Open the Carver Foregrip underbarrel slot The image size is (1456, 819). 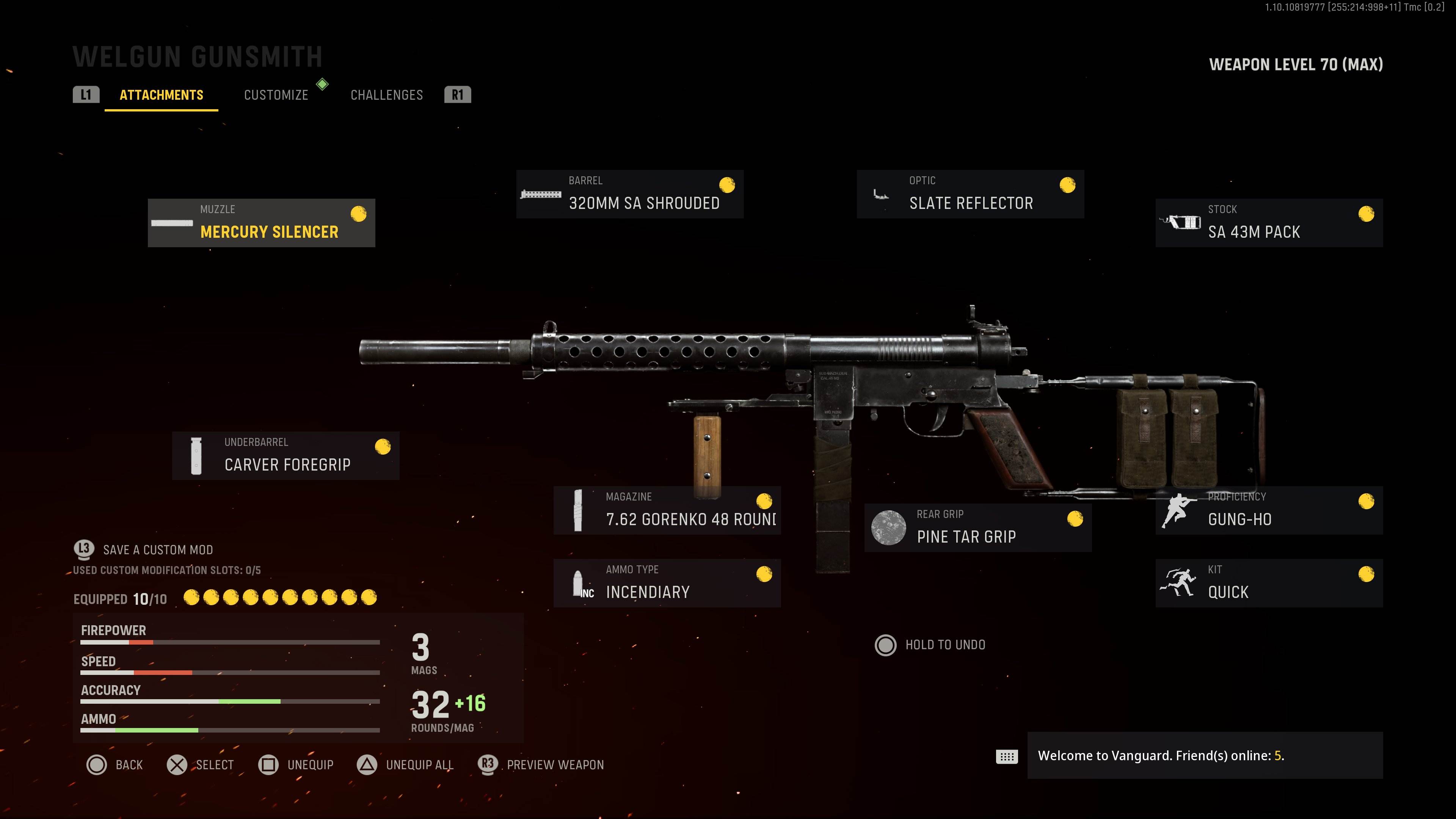286,455
